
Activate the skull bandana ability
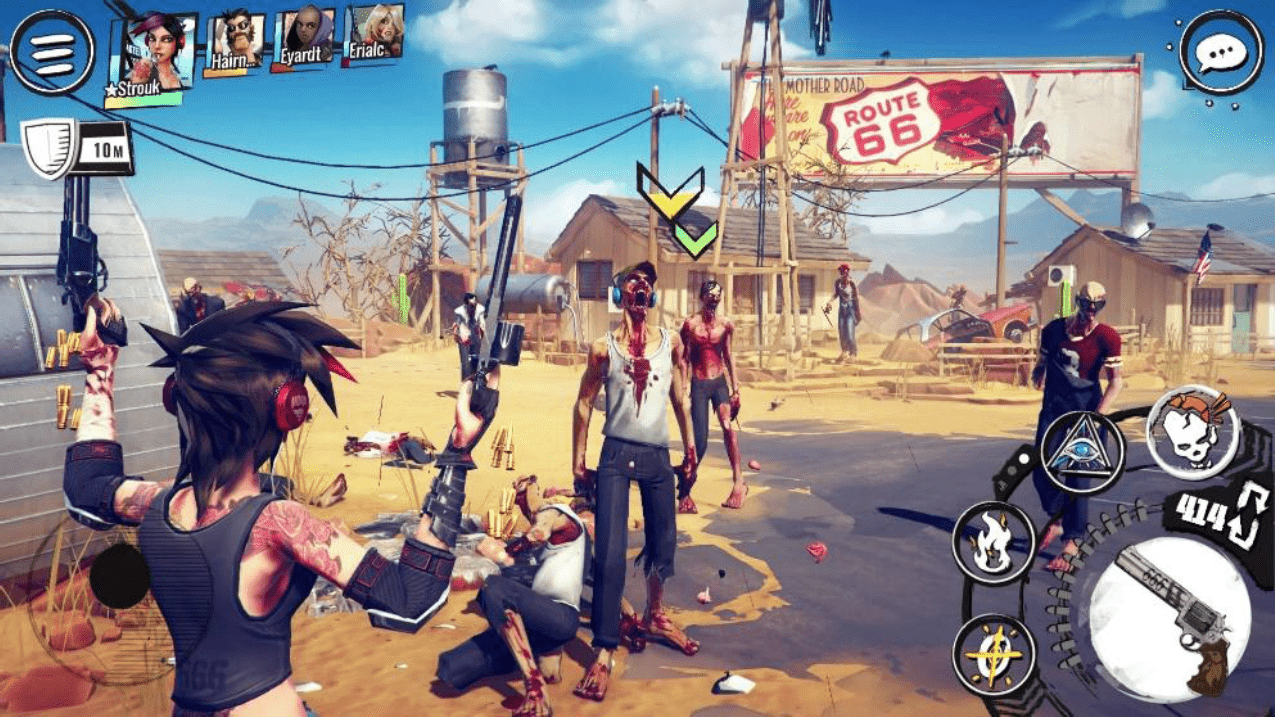(1192, 432)
